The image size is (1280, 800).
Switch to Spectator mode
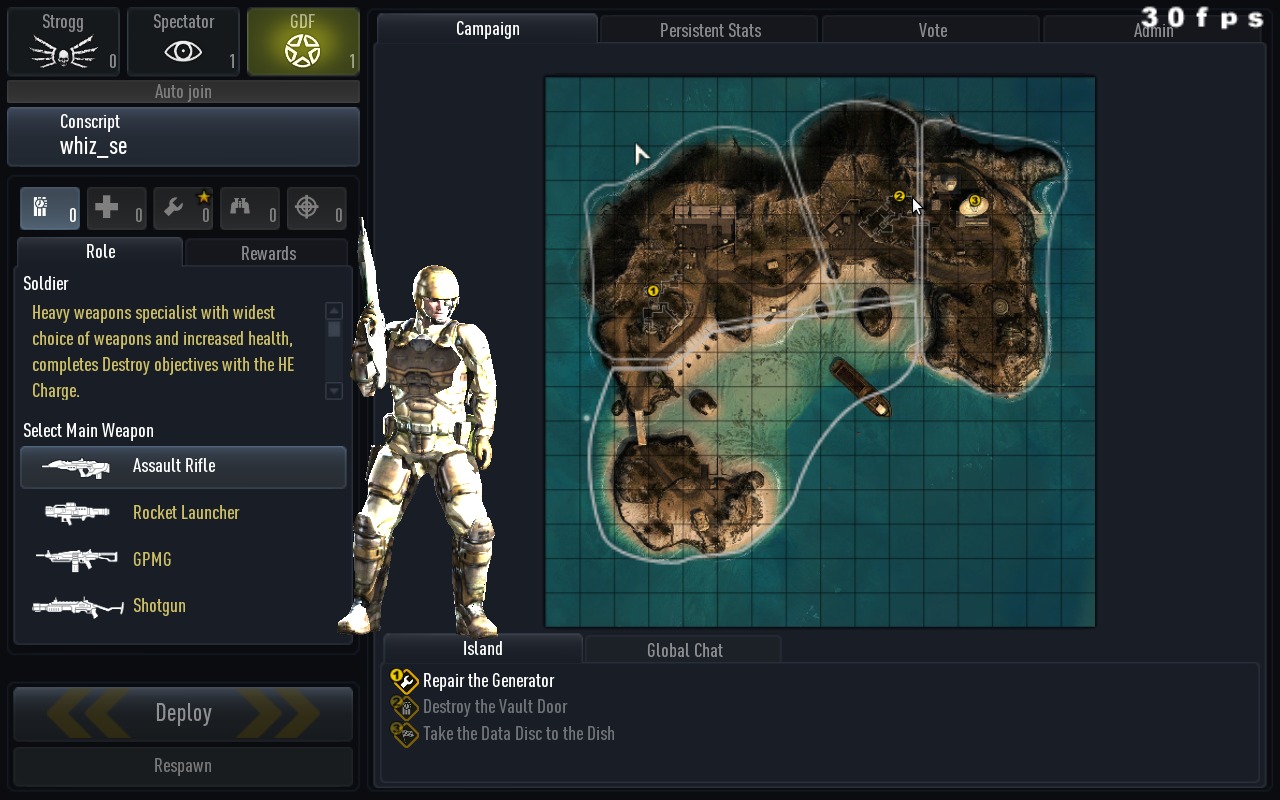click(183, 42)
